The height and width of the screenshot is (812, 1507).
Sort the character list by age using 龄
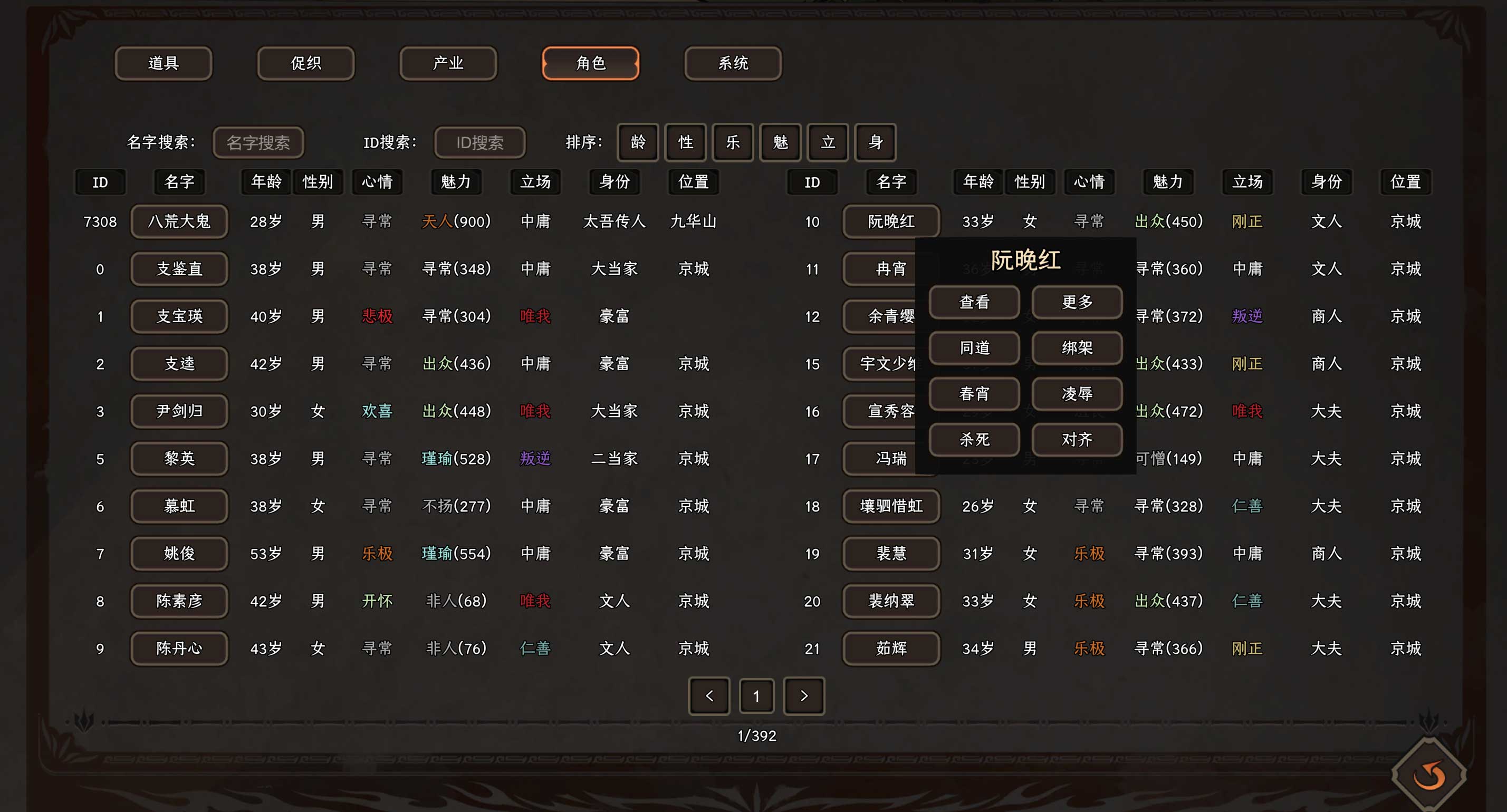click(638, 143)
